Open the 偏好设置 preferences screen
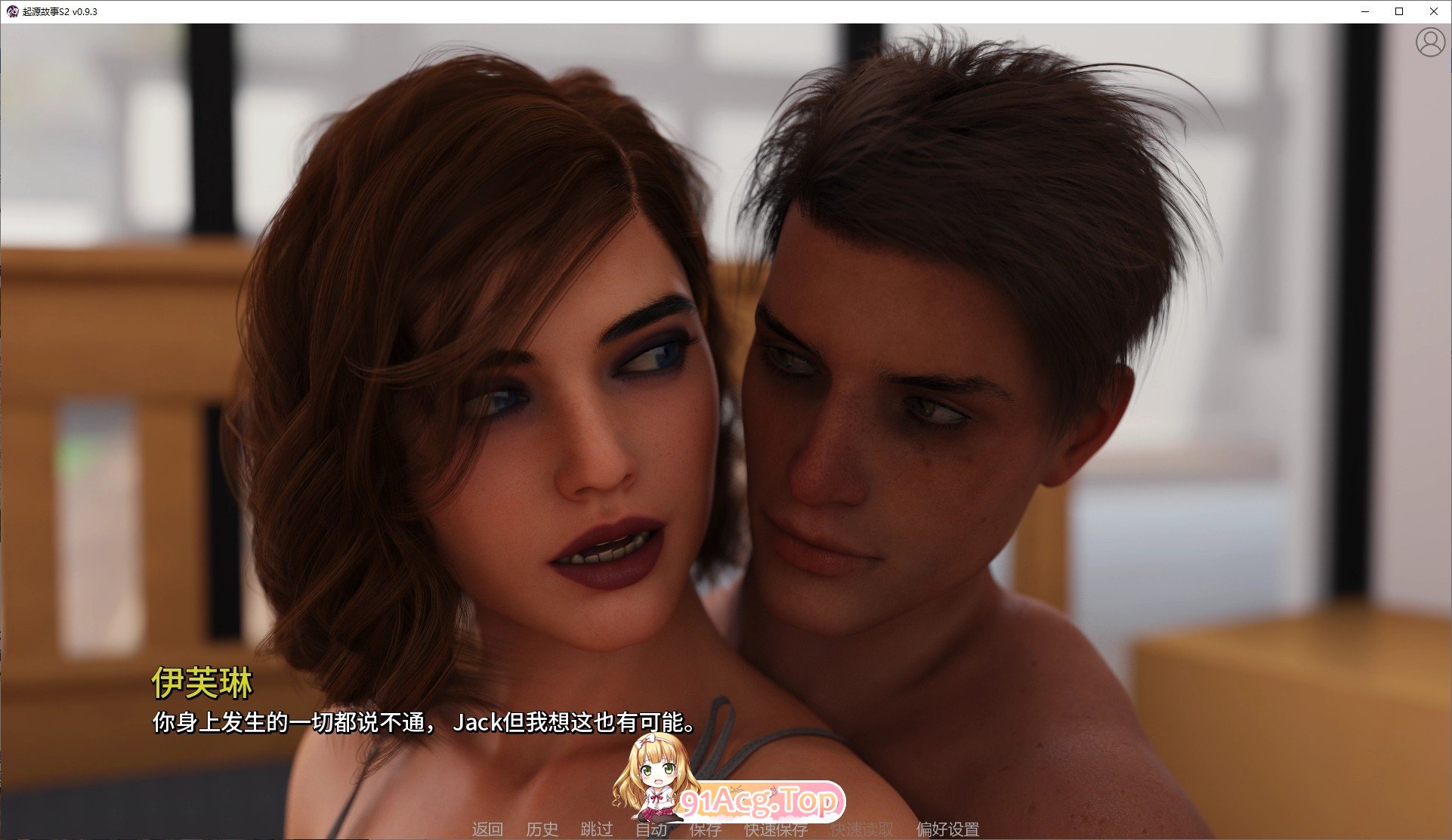This screenshot has height=840, width=1452. point(947,829)
